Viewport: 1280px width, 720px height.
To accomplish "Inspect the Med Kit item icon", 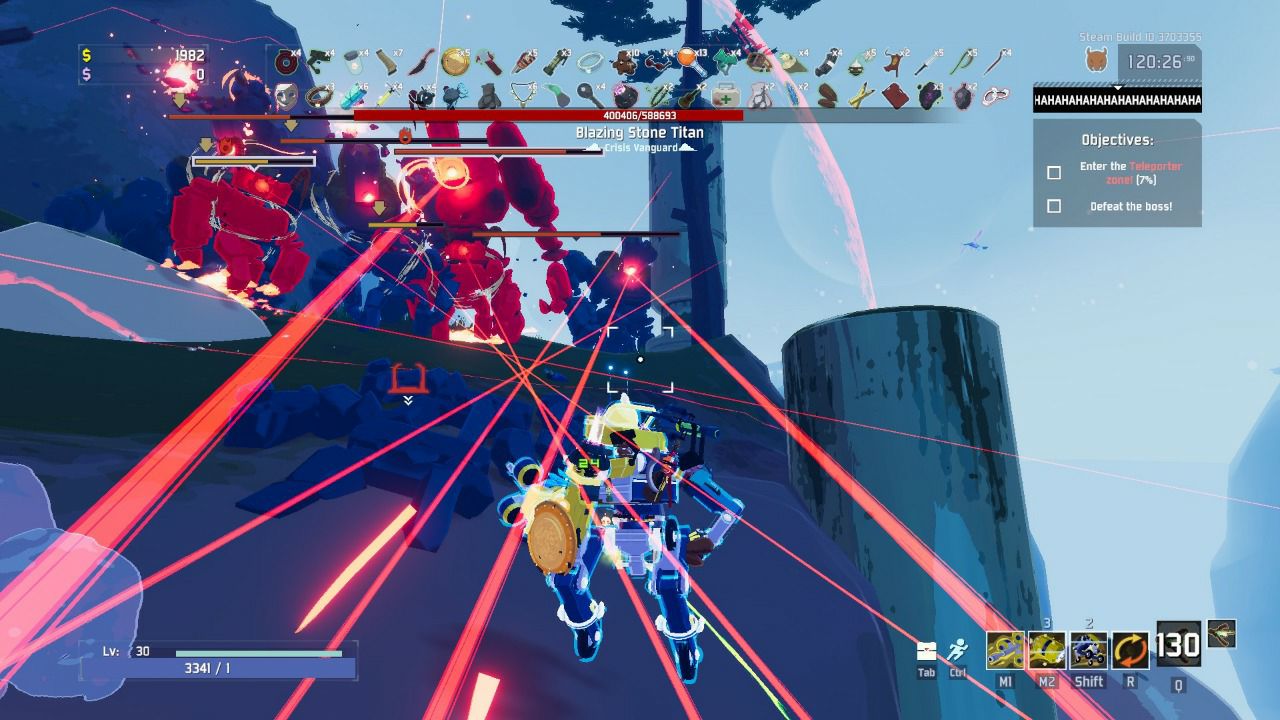I will 727,96.
